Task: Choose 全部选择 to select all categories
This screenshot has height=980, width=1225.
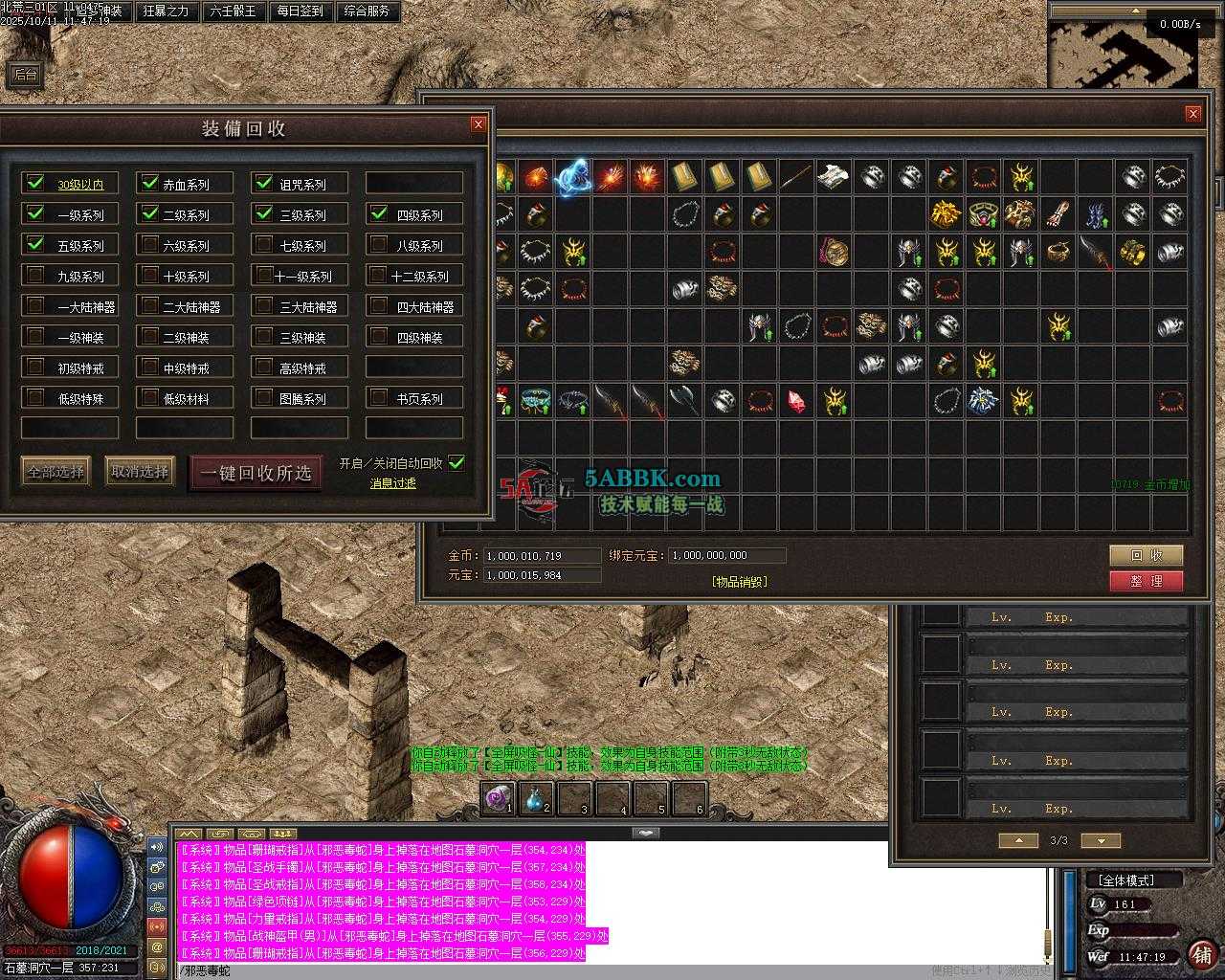Action: coord(56,471)
